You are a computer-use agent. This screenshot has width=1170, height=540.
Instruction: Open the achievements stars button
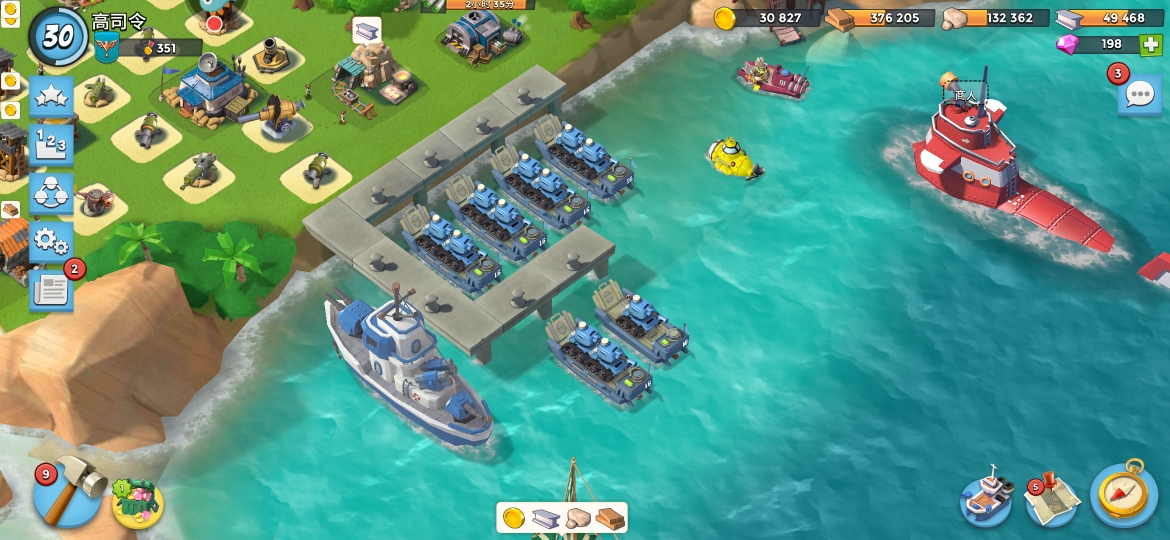click(x=51, y=97)
